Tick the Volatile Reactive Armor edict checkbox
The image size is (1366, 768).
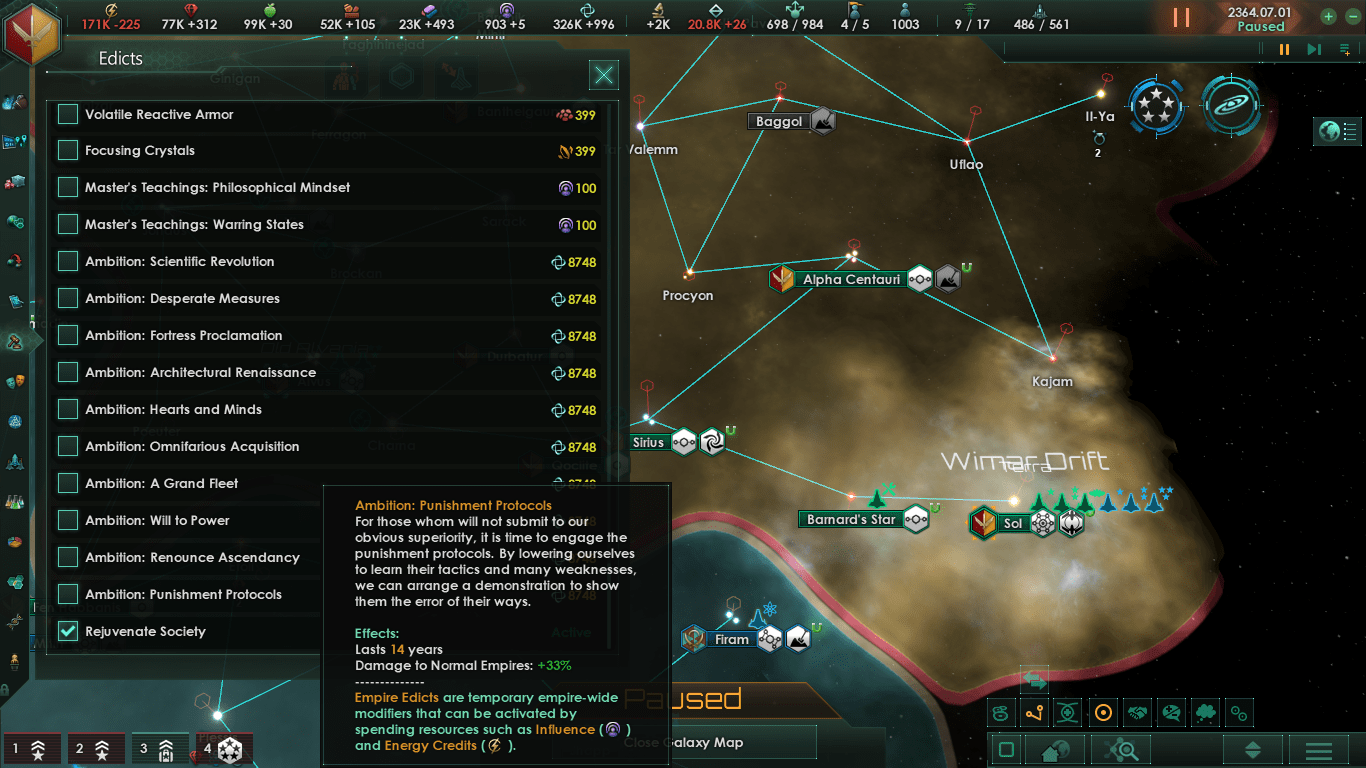68,114
